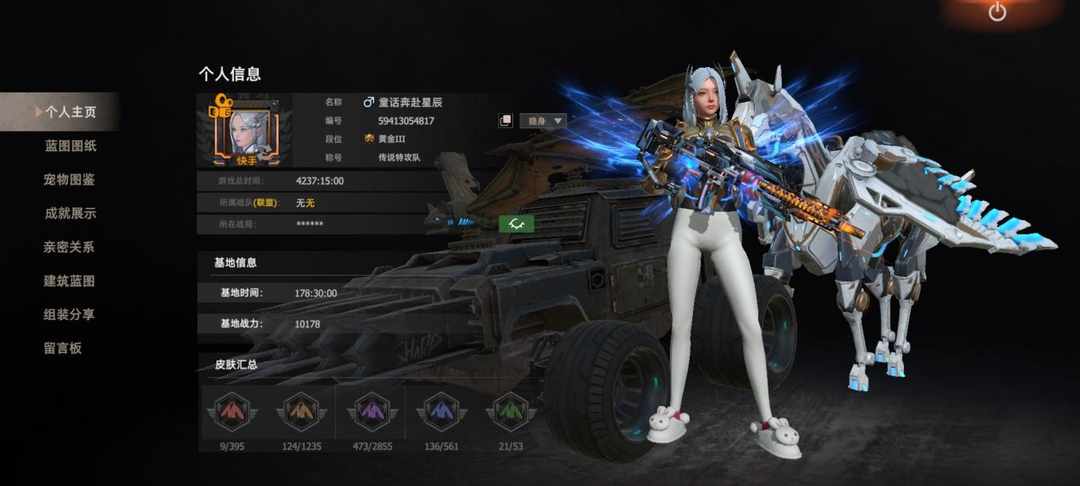The height and width of the screenshot is (486, 1080).
Task: Copy the player ID number
Action: point(506,121)
